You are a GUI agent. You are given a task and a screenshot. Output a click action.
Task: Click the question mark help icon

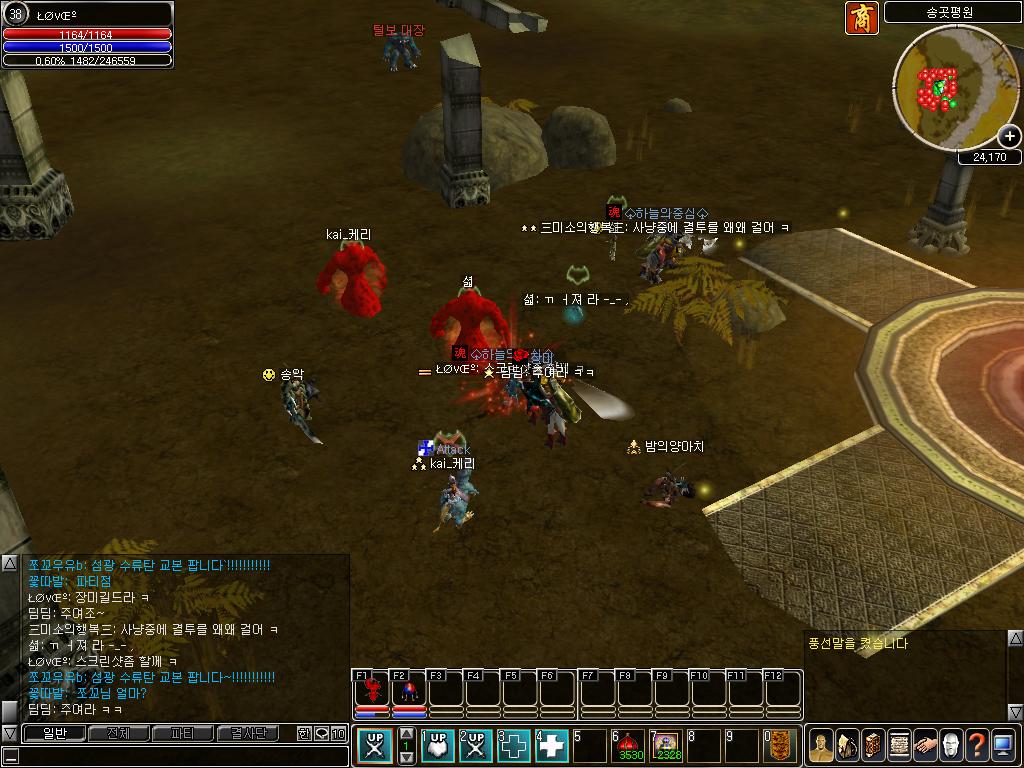point(977,745)
